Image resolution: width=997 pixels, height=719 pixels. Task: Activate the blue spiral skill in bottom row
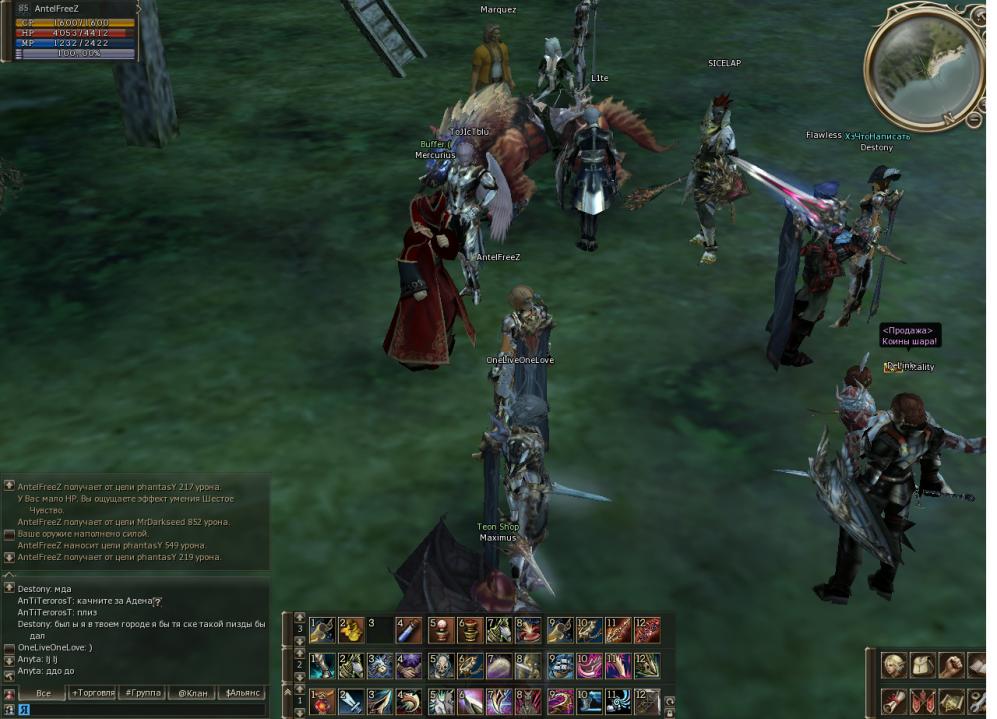click(x=618, y=701)
